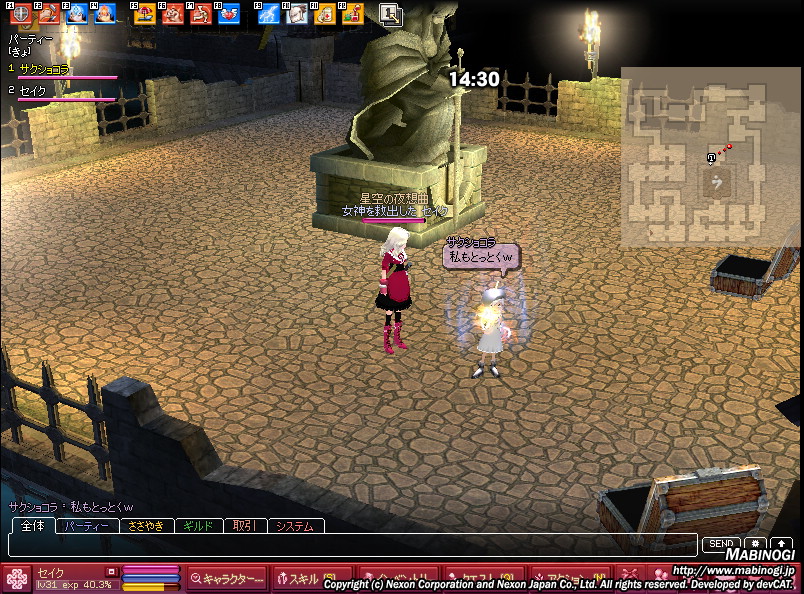Select the ささやき whisper tab

(x=146, y=526)
